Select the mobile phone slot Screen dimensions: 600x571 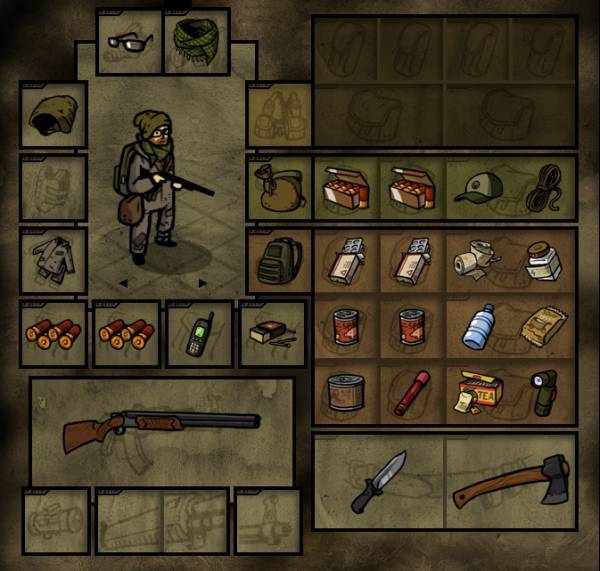(x=198, y=334)
